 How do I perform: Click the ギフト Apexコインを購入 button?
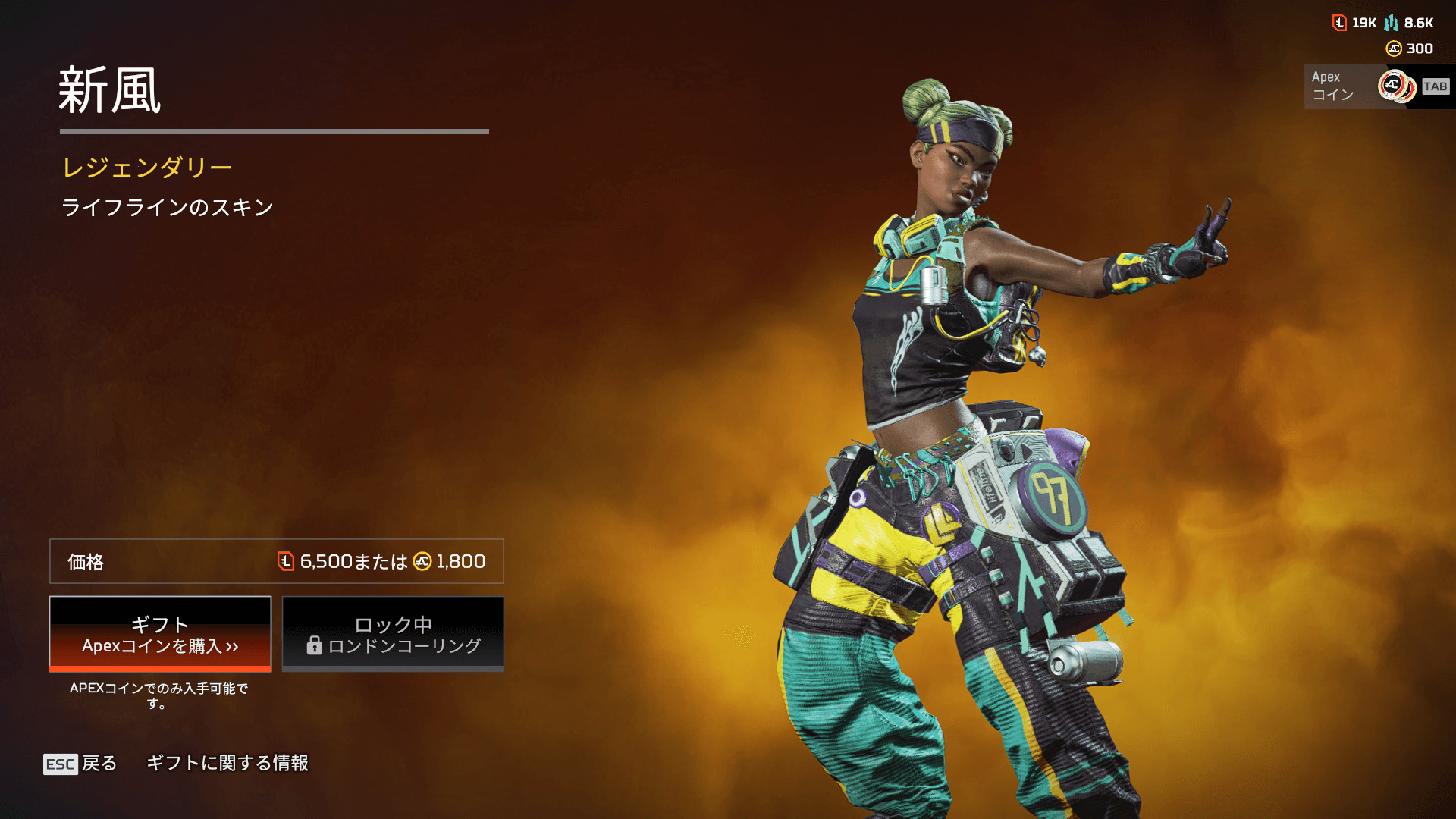(160, 634)
